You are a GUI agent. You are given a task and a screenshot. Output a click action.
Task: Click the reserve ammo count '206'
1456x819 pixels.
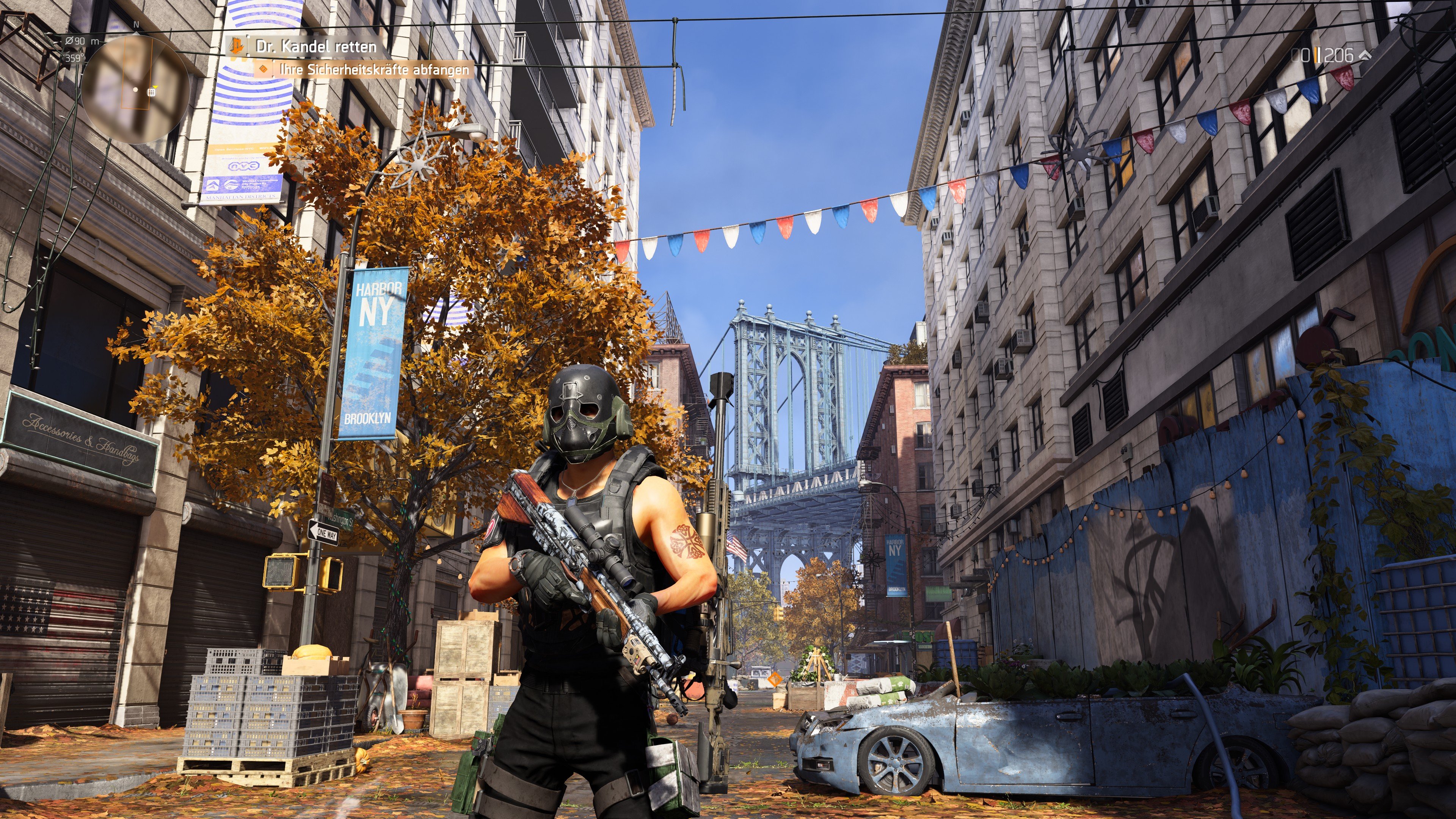(1338, 55)
